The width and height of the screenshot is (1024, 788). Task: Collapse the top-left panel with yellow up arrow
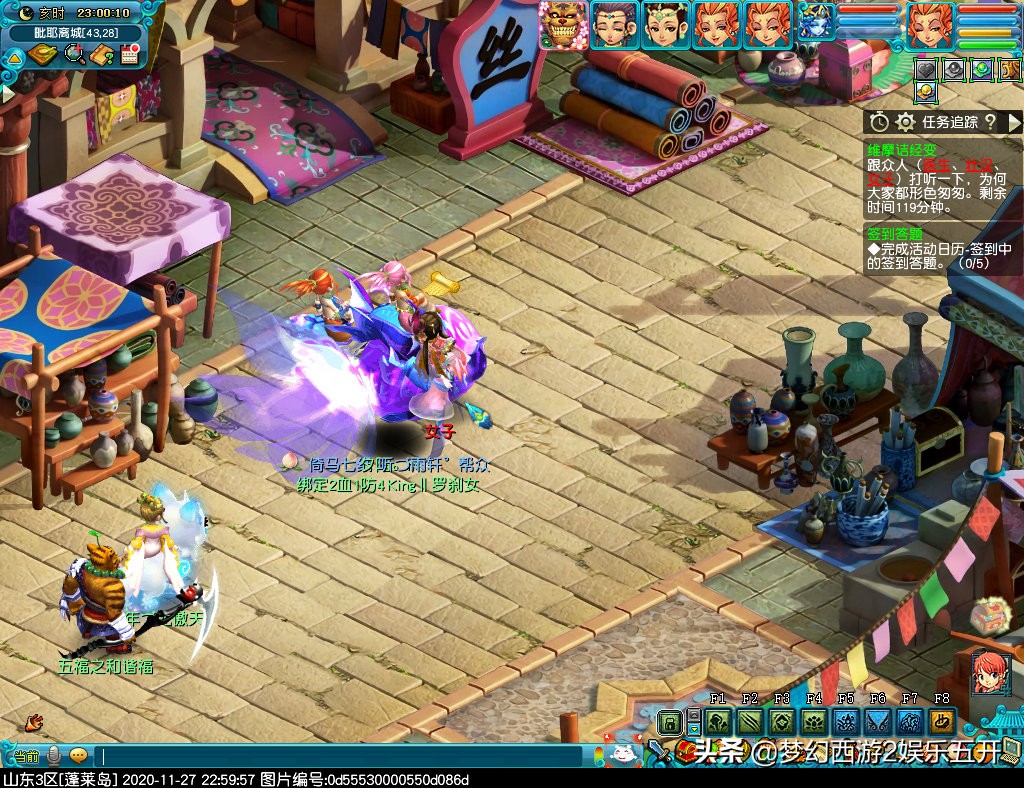[14, 56]
